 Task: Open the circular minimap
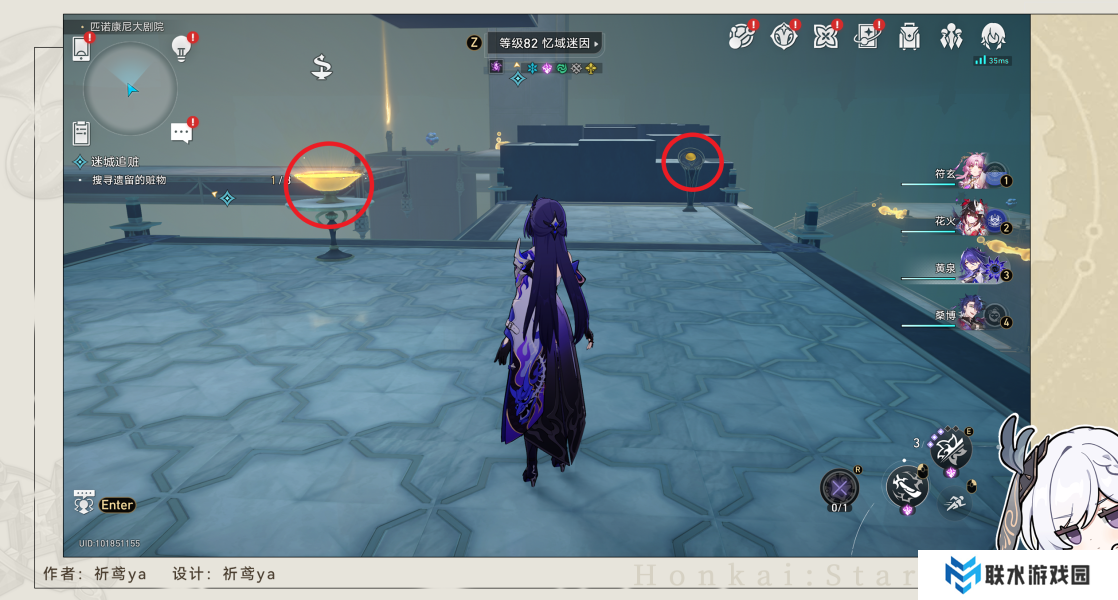click(130, 90)
